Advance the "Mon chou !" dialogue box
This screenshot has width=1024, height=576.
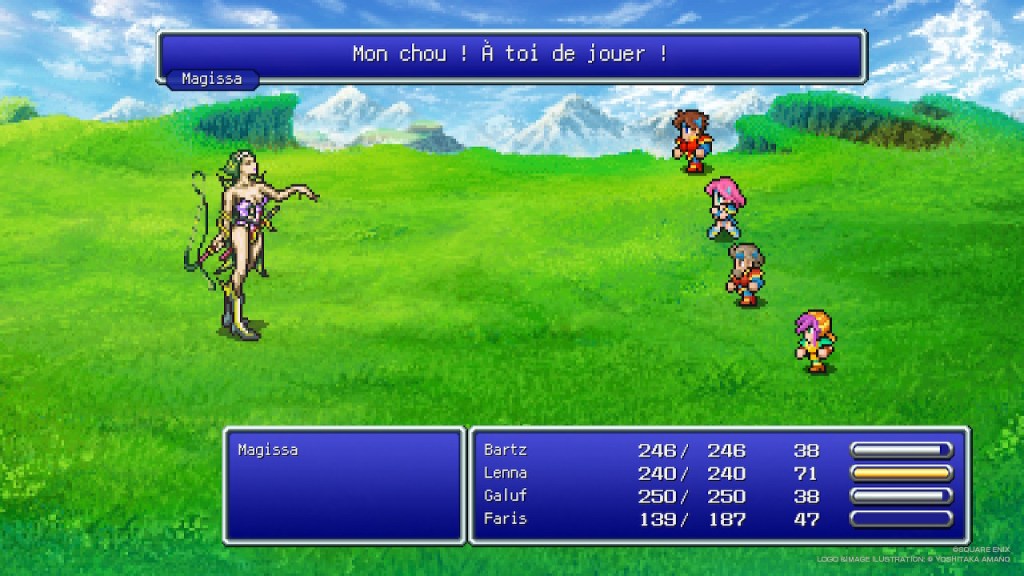point(510,55)
